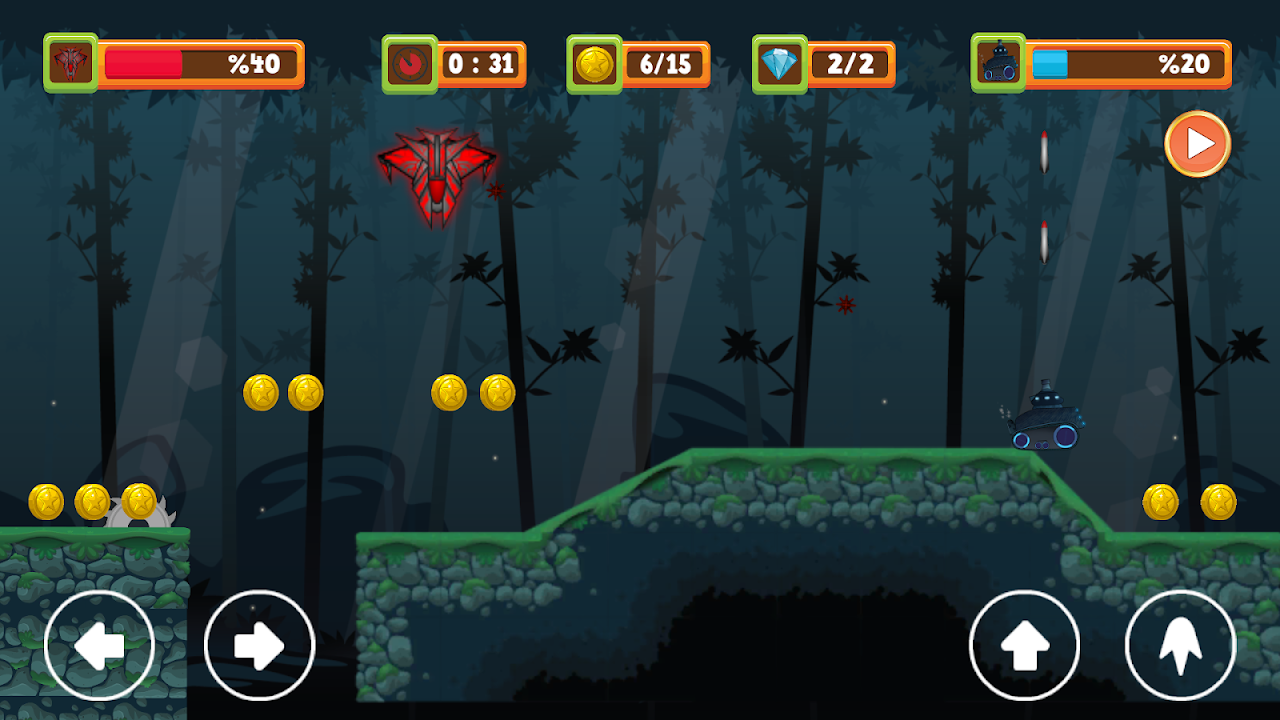Fire using the rocket button

(1180, 646)
